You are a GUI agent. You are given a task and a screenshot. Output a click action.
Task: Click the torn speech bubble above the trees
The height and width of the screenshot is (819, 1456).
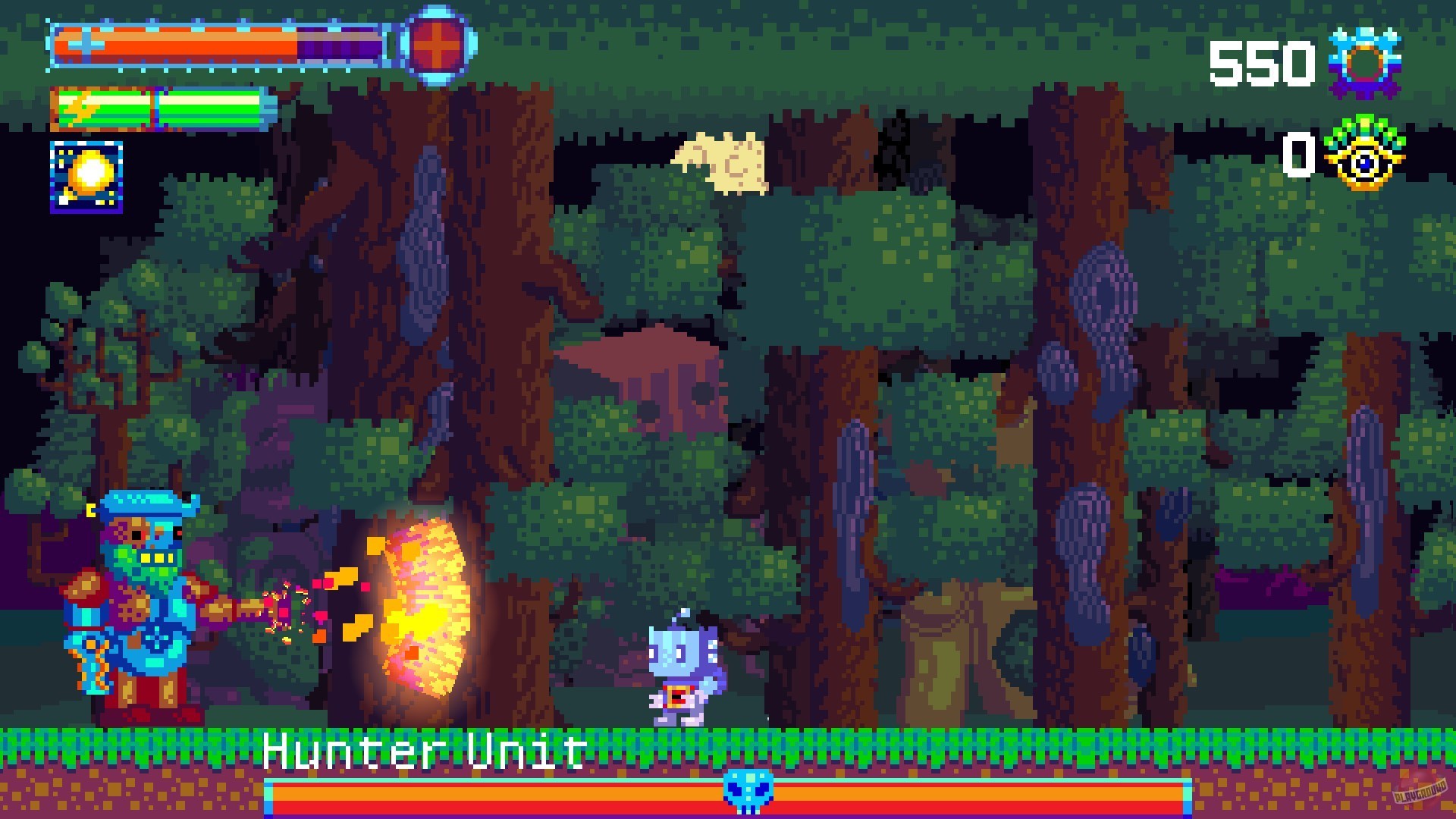pos(722,163)
